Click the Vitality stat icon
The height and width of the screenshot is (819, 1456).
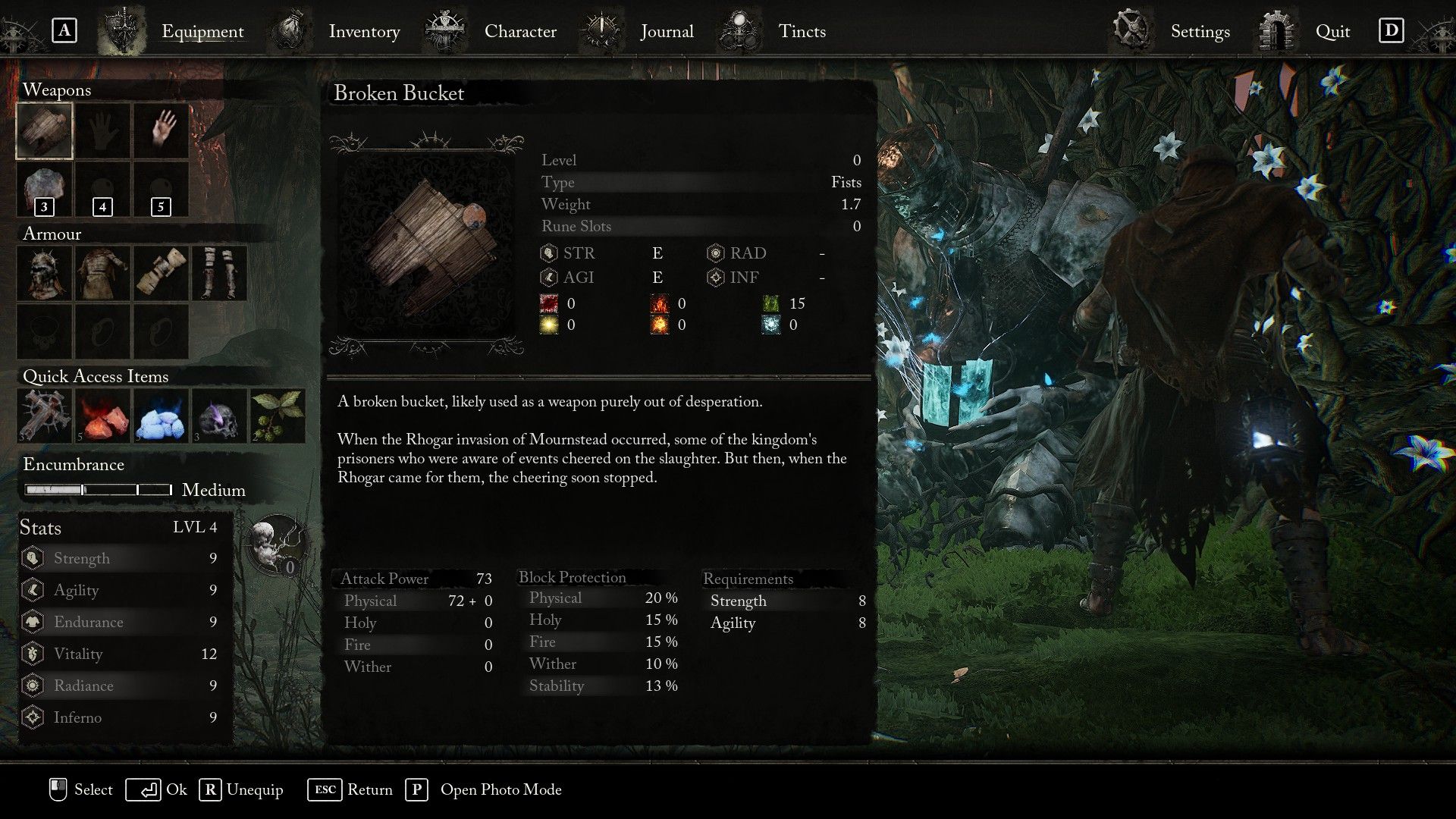[x=32, y=654]
